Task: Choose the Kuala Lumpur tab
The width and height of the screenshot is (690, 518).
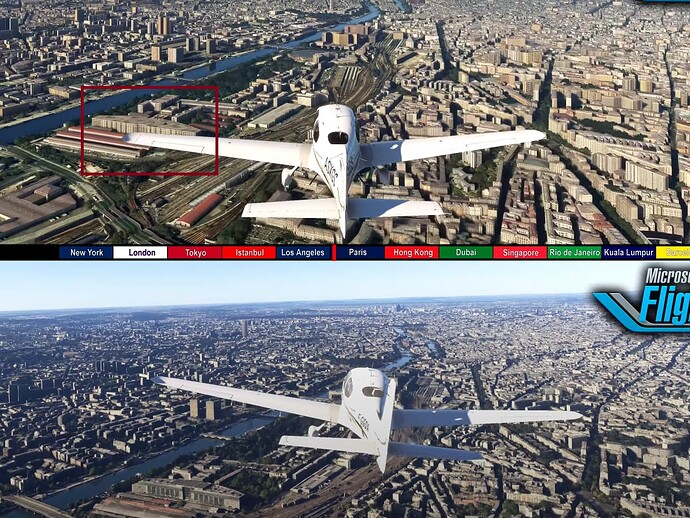Action: click(x=628, y=253)
